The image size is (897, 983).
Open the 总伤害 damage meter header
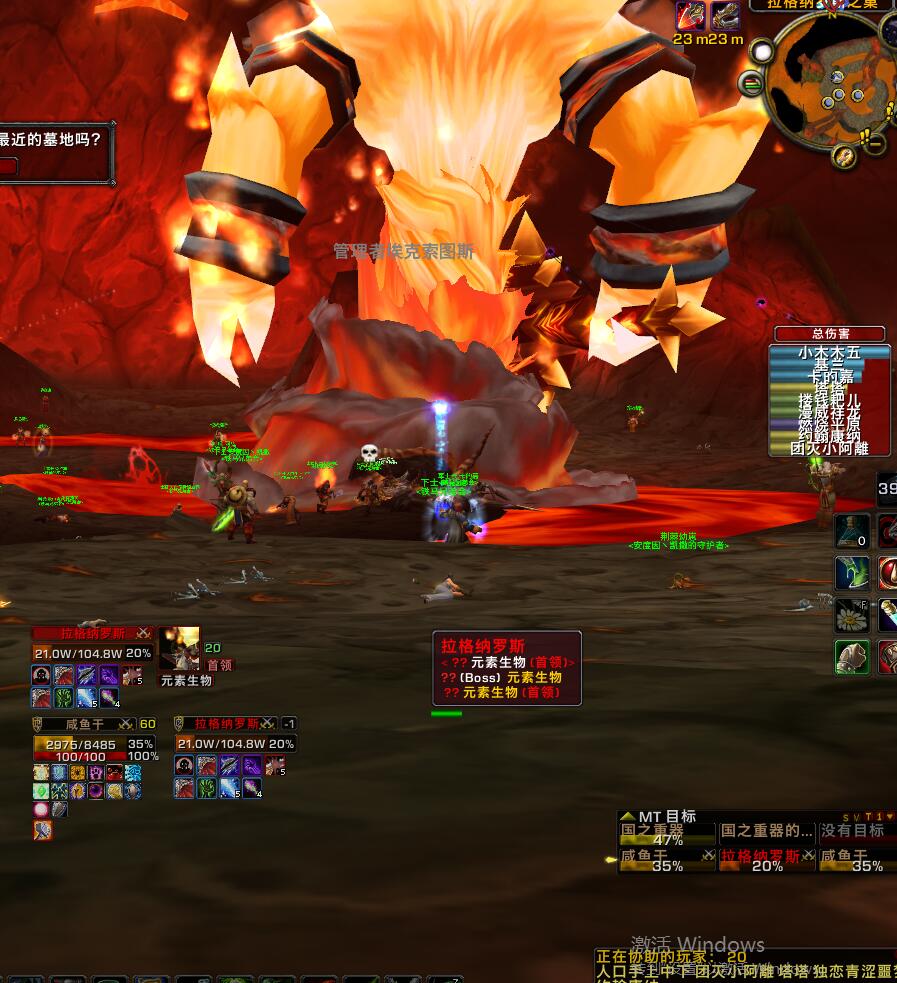(830, 334)
